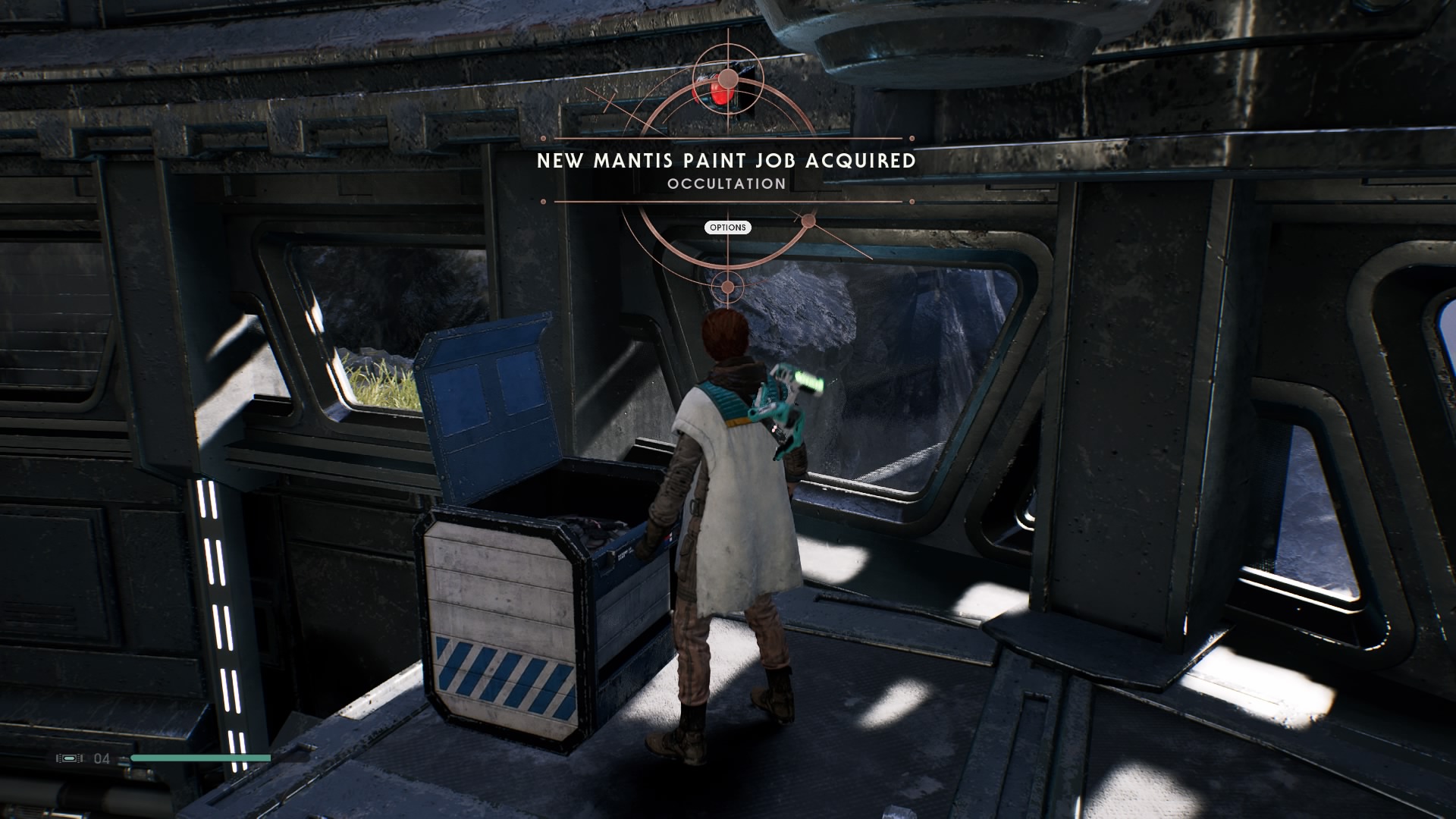1456x819 pixels.
Task: Click the right endpoint dot of the lower divider line
Action: click(x=911, y=201)
